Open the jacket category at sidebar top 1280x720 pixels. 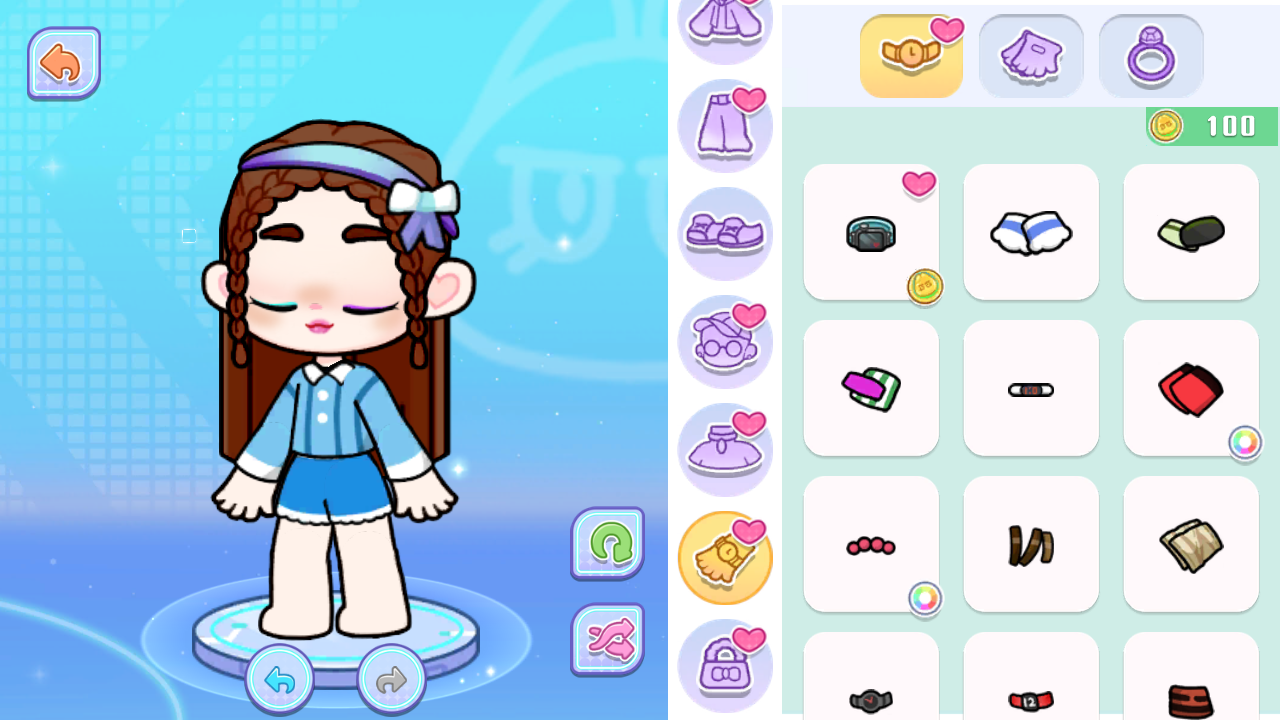[x=725, y=20]
